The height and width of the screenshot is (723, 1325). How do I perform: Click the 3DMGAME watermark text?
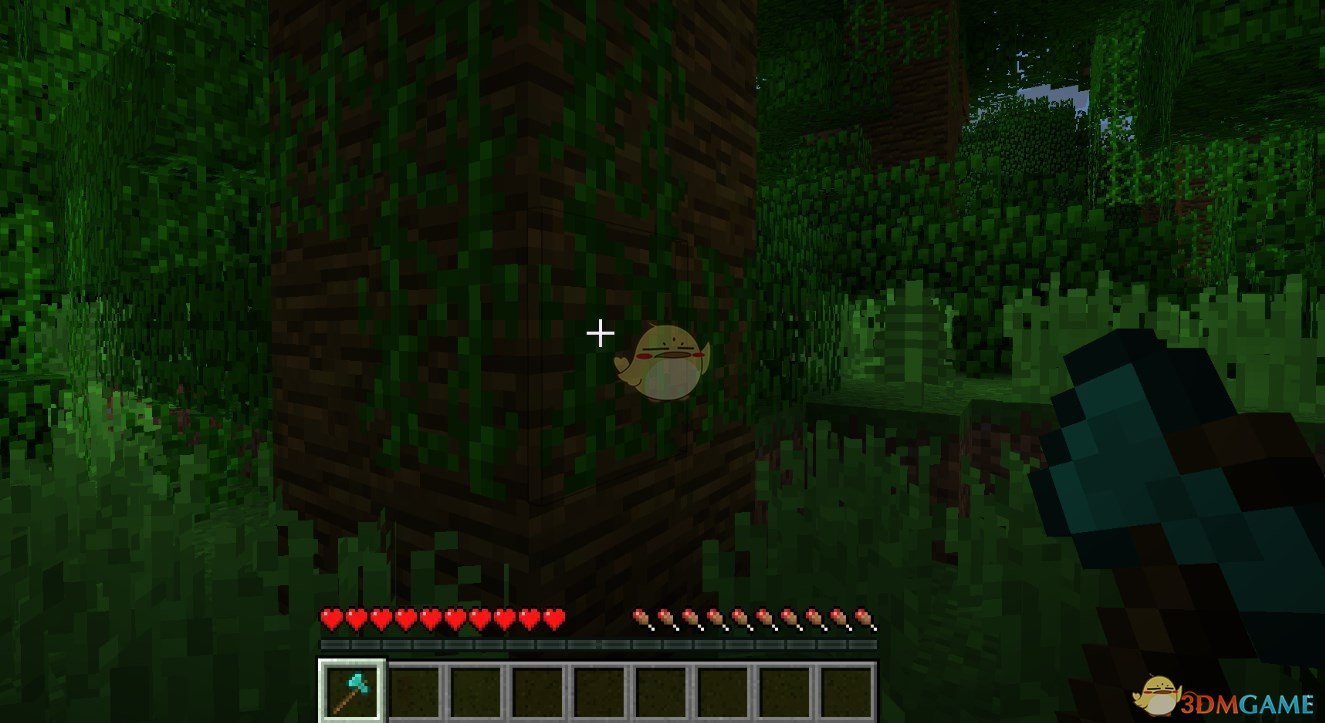pos(1245,705)
